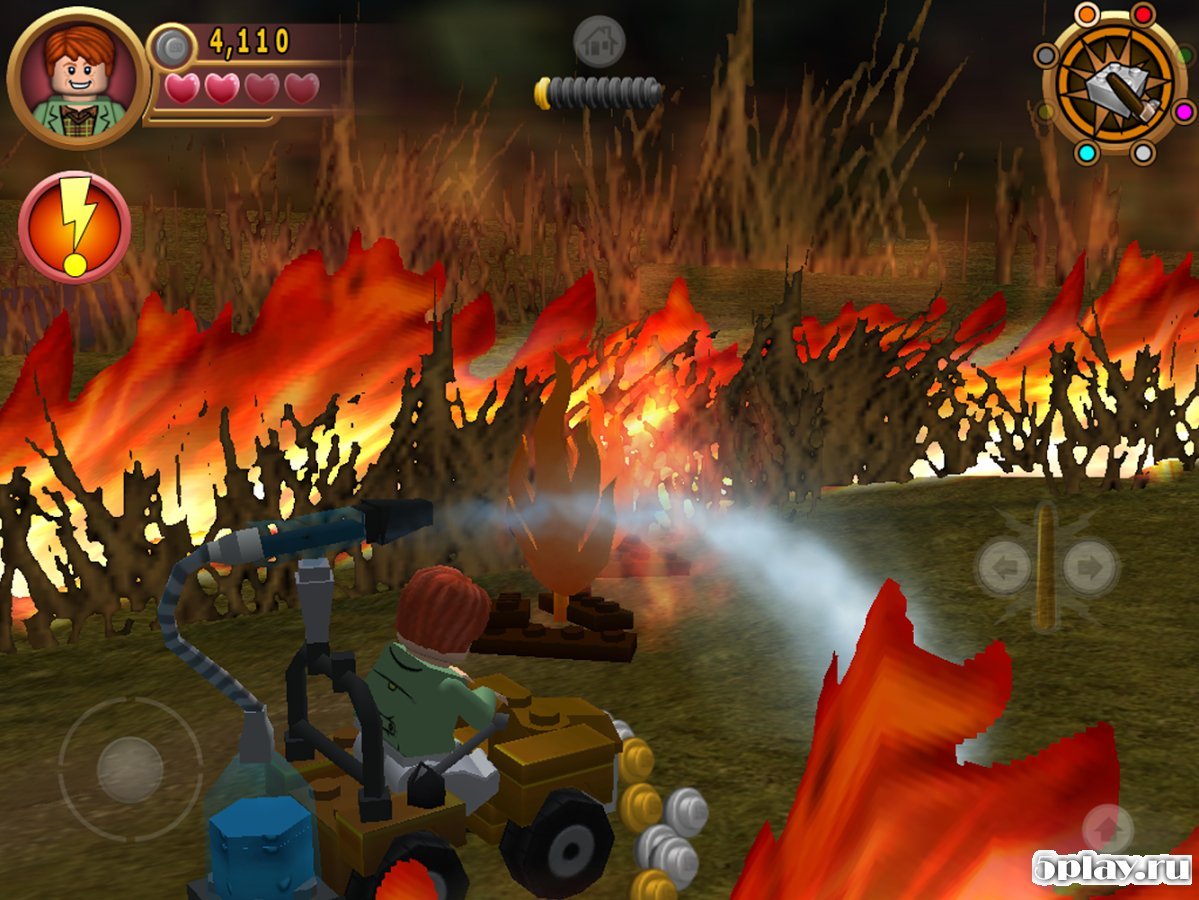Tap the right arrow button
The height and width of the screenshot is (900, 1199).
tap(1089, 568)
